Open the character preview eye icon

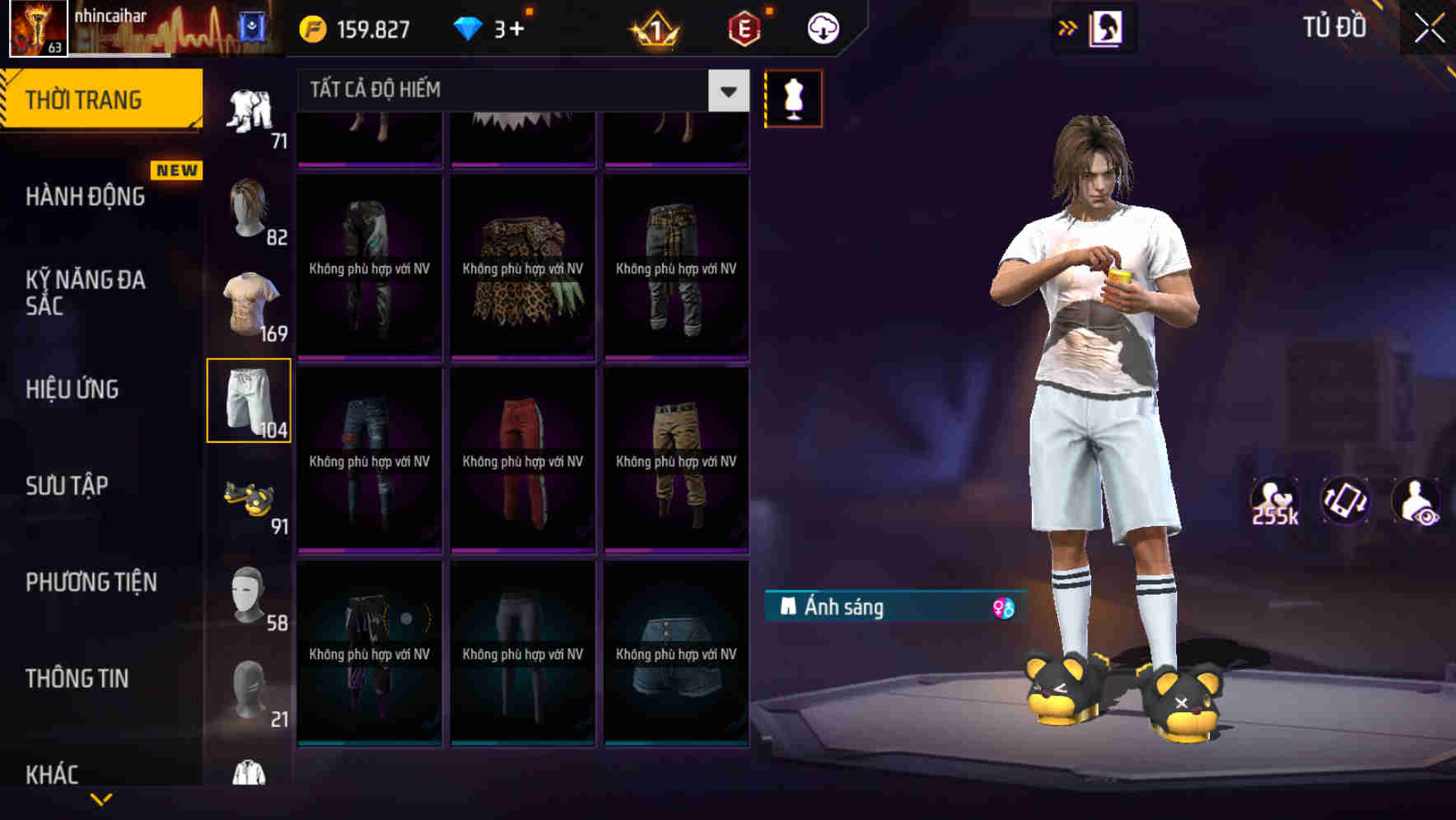(x=1418, y=502)
